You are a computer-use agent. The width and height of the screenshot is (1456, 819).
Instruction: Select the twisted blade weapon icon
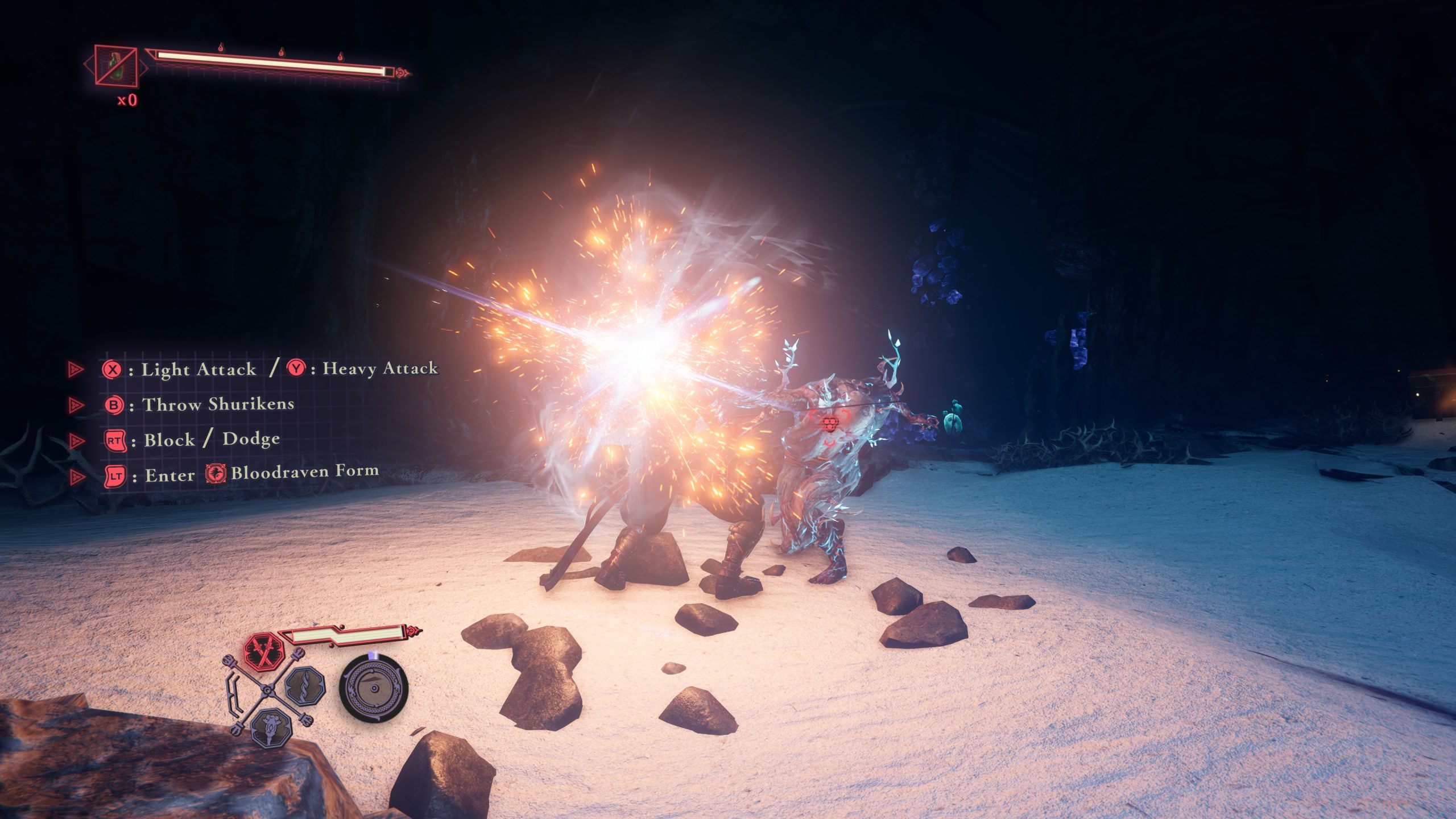305,685
